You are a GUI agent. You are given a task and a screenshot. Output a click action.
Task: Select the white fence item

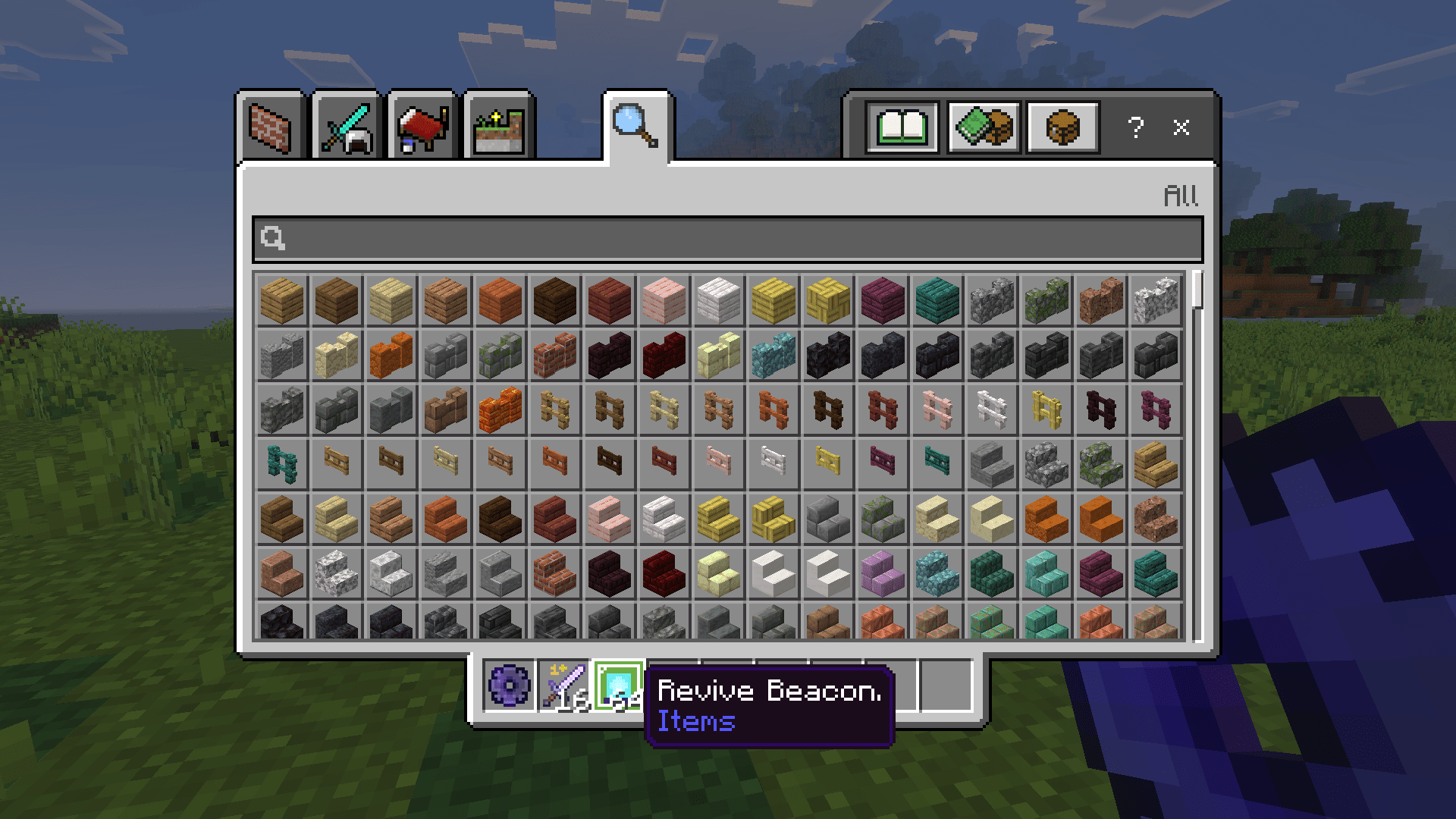pyautogui.click(x=991, y=409)
